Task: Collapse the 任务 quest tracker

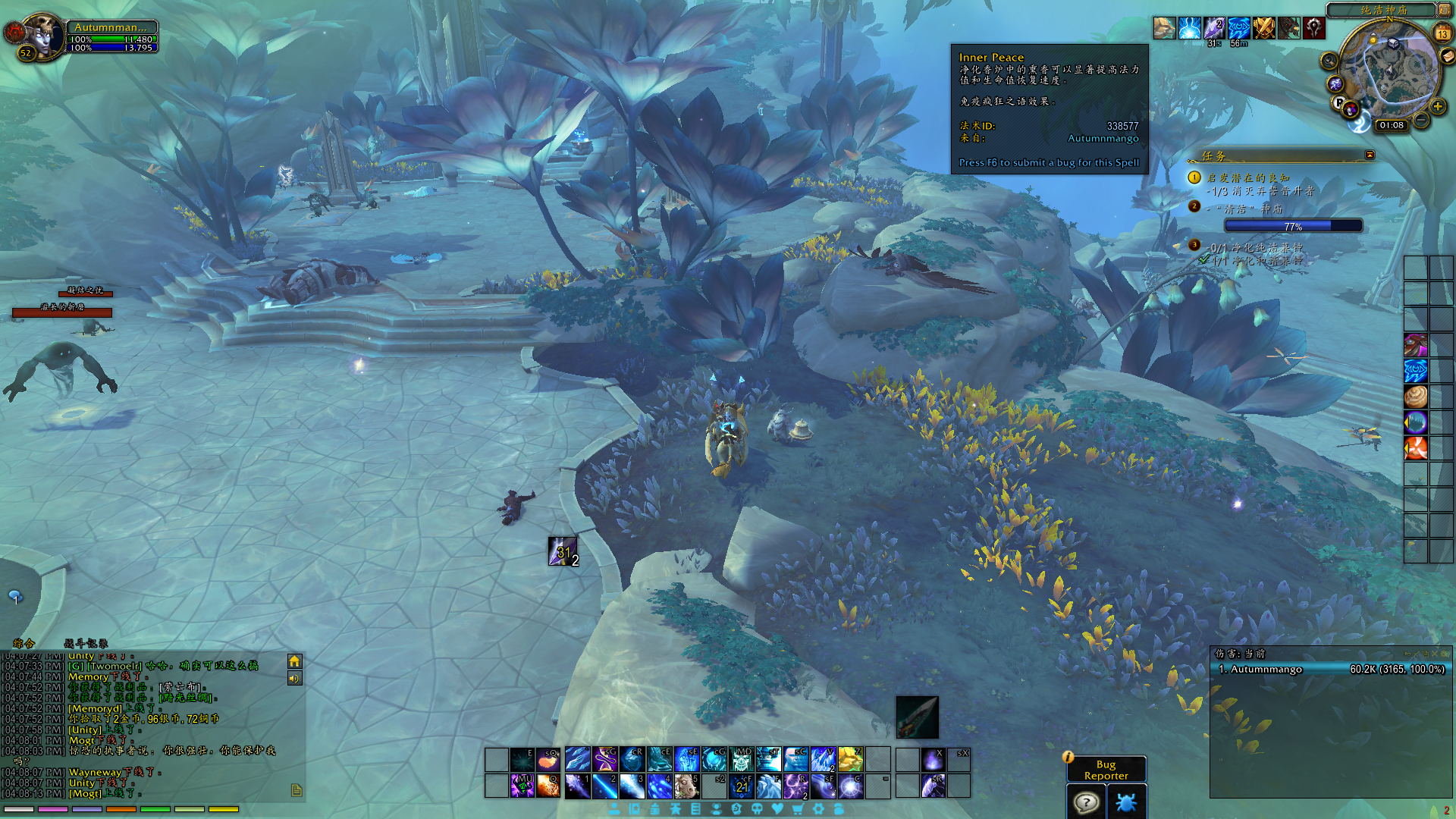Action: 1370,155
